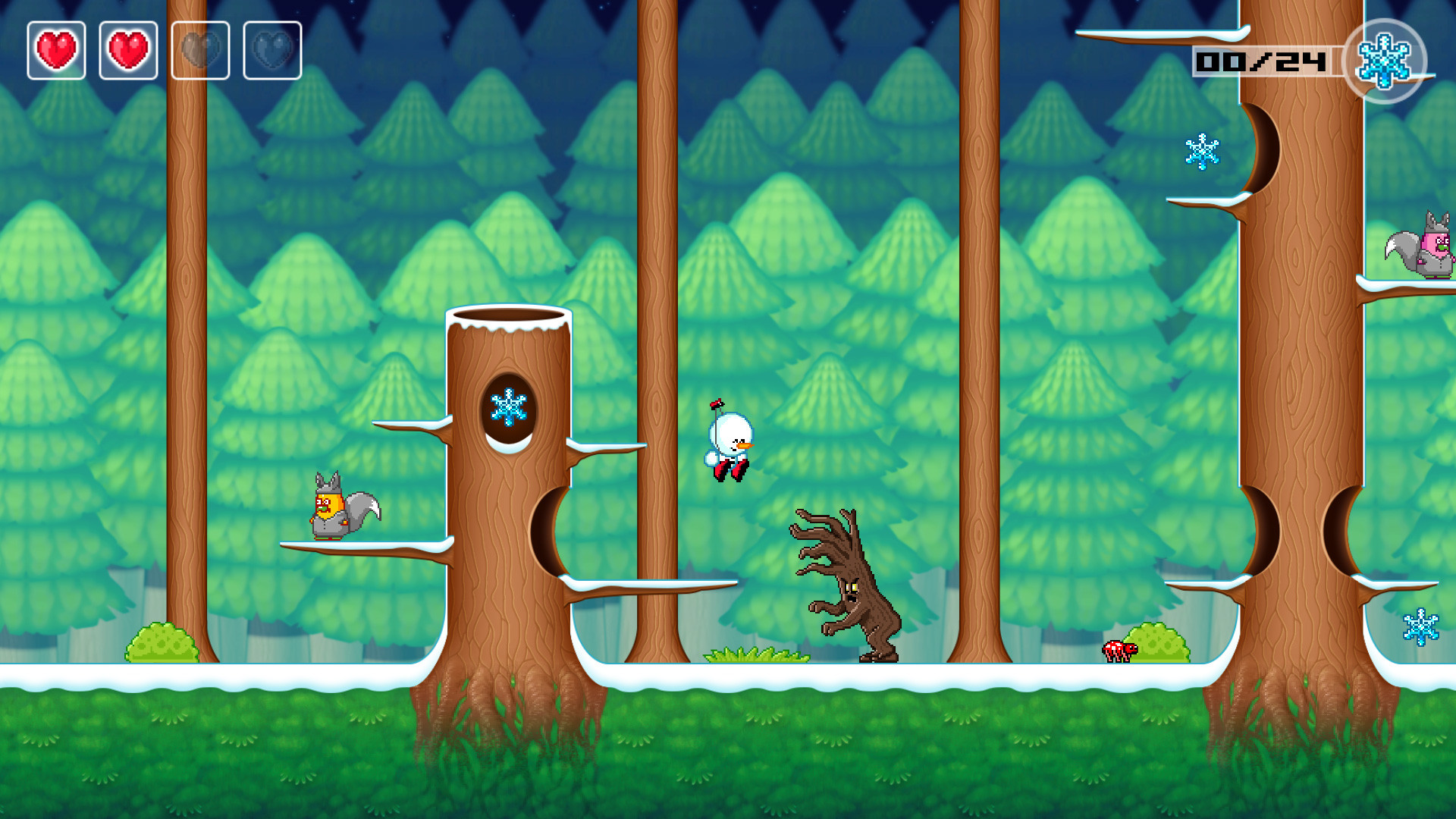Toggle the dimmed heart container next to the red hearts

[200, 49]
